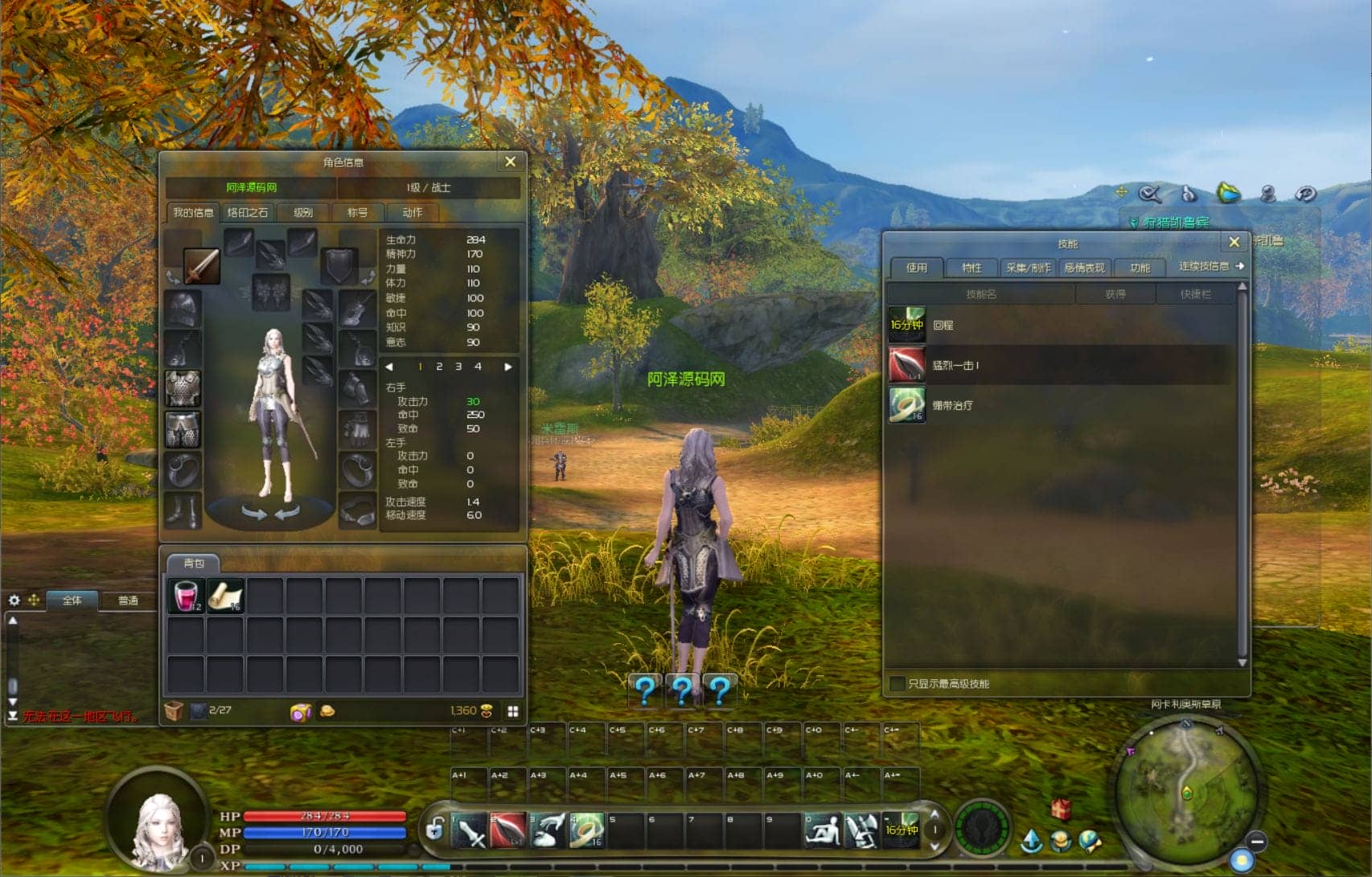This screenshot has height=877, width=1372.
Task: Toggle the inventory grid-view icon in bag window
Action: [512, 711]
